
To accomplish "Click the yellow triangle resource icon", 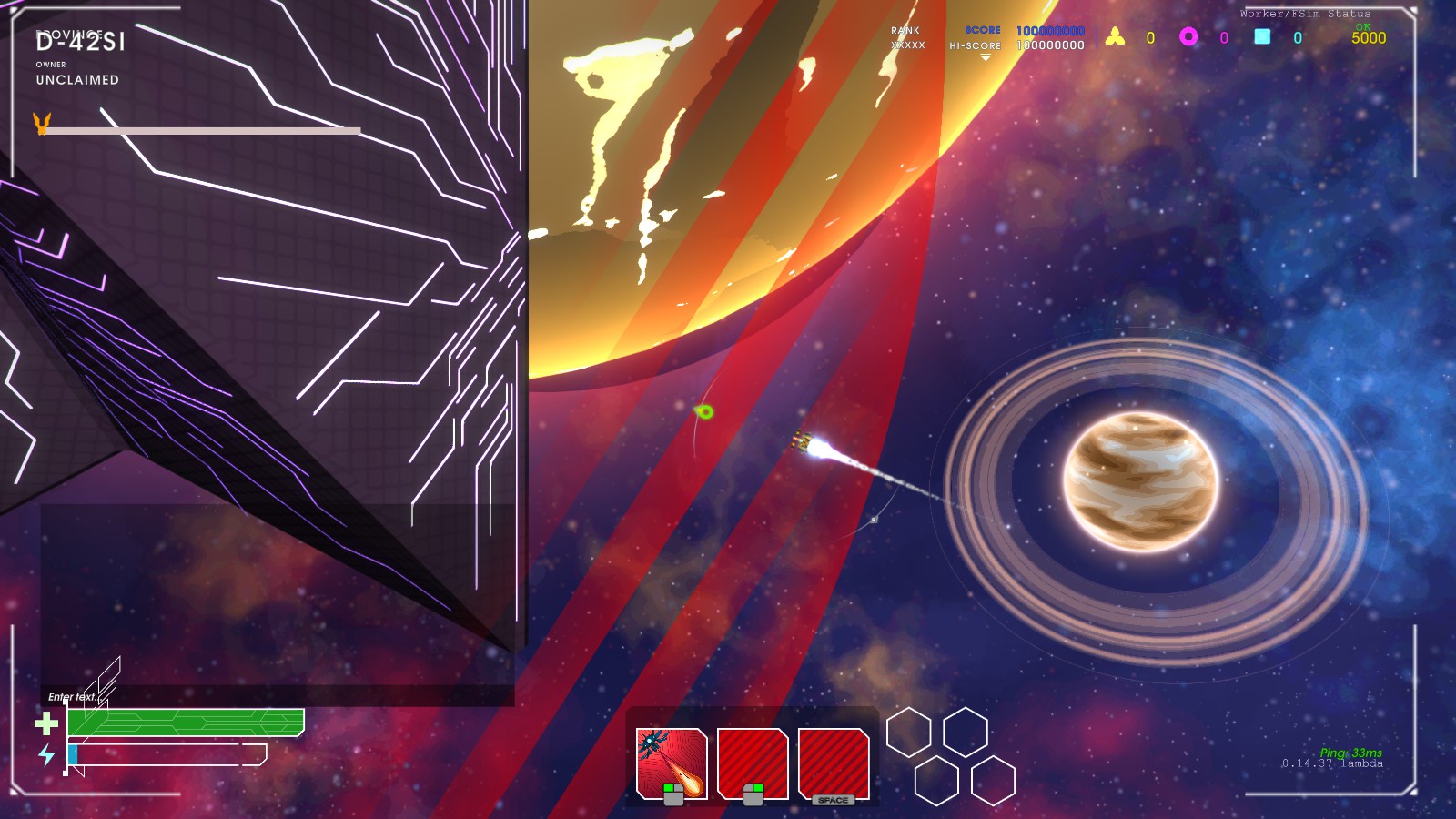I will tap(1115, 35).
